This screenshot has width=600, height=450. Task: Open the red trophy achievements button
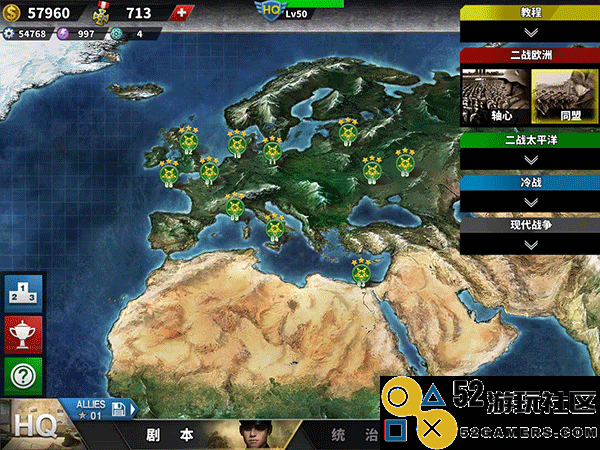tap(24, 334)
